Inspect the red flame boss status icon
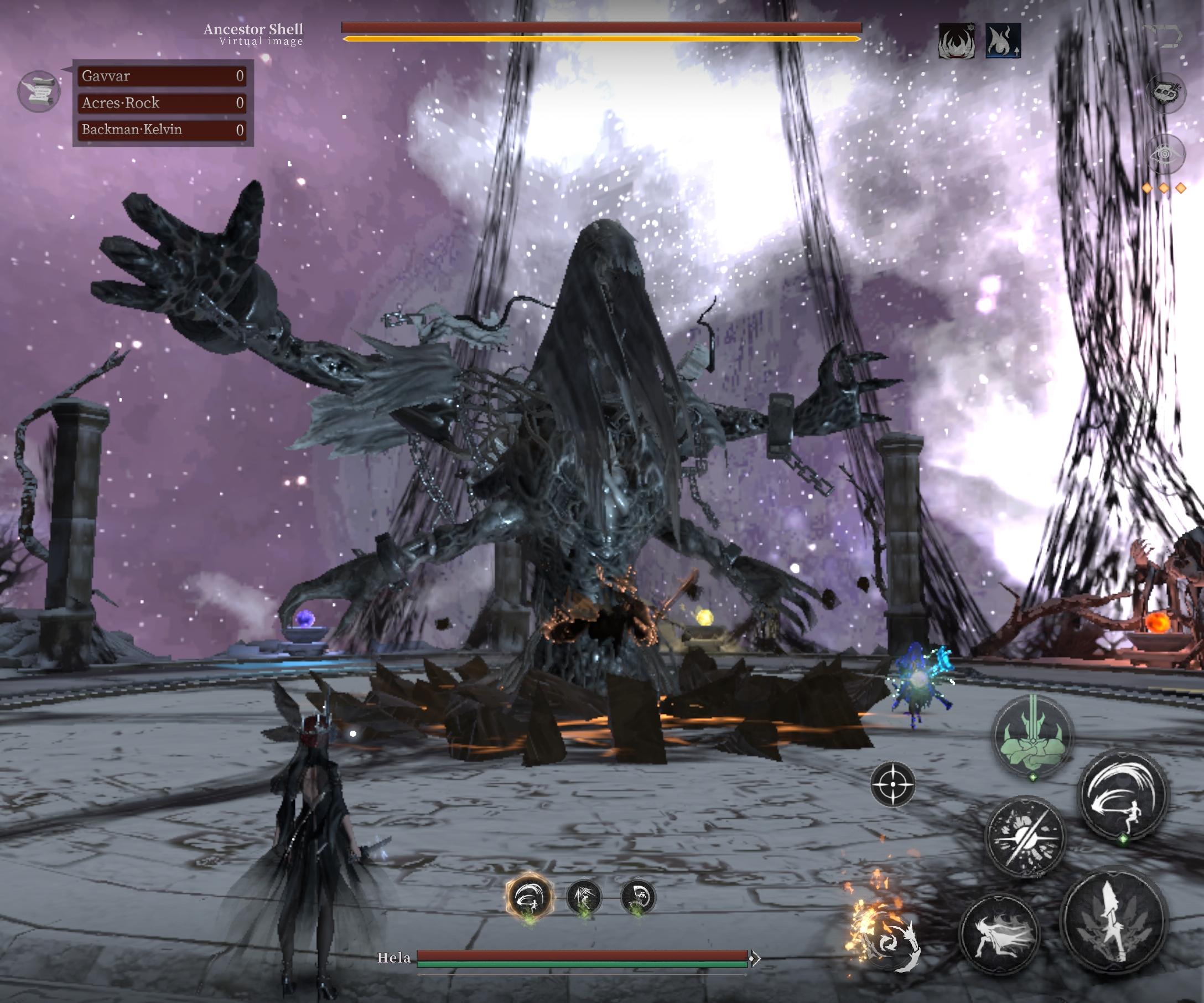The width and height of the screenshot is (1204, 1003). point(956,42)
